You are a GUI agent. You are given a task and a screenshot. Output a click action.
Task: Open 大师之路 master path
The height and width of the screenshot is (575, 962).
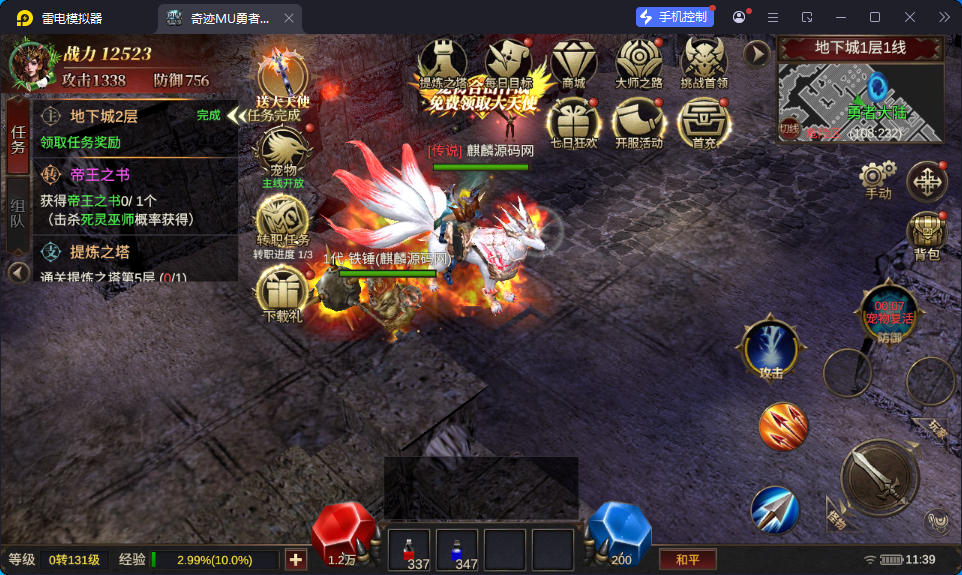click(x=639, y=60)
